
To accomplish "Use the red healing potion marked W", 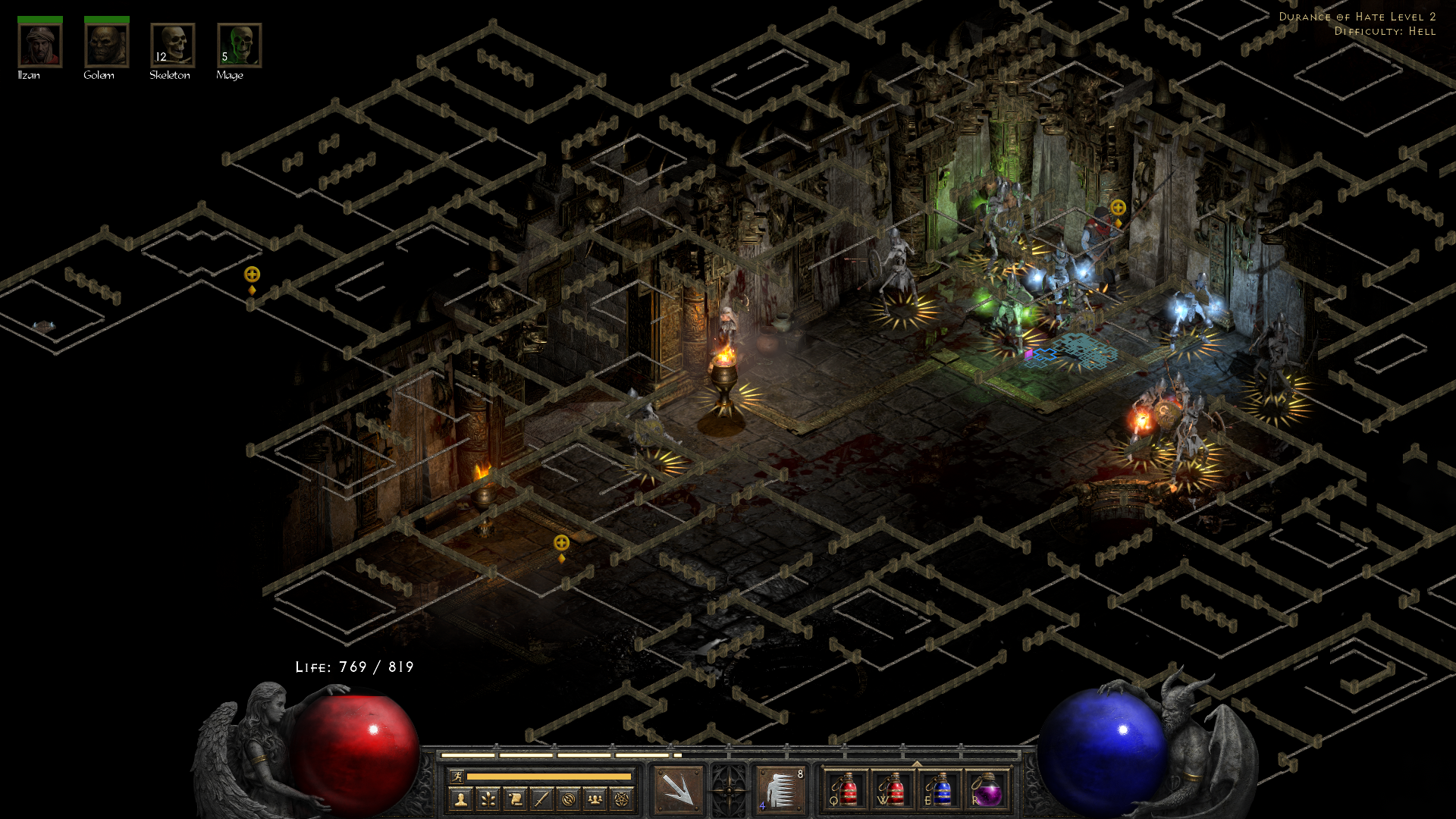I will (893, 789).
